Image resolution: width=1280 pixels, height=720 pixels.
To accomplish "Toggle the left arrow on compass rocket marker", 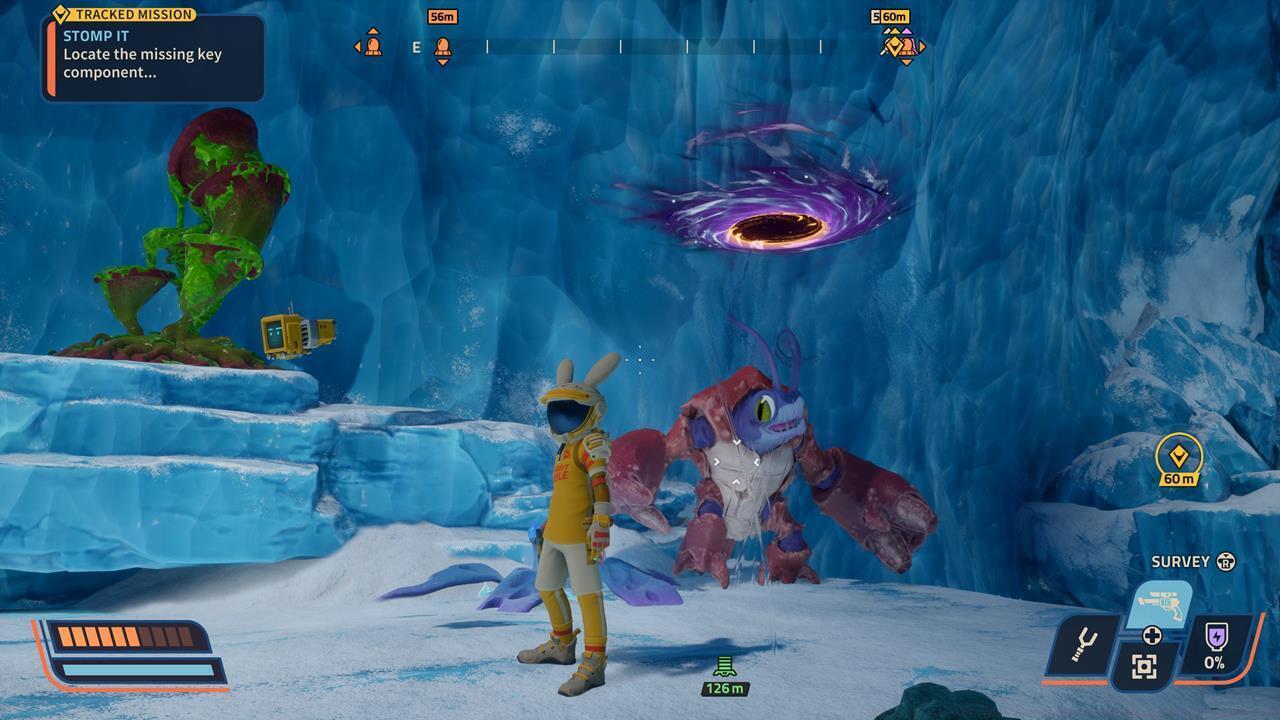I will 357,46.
